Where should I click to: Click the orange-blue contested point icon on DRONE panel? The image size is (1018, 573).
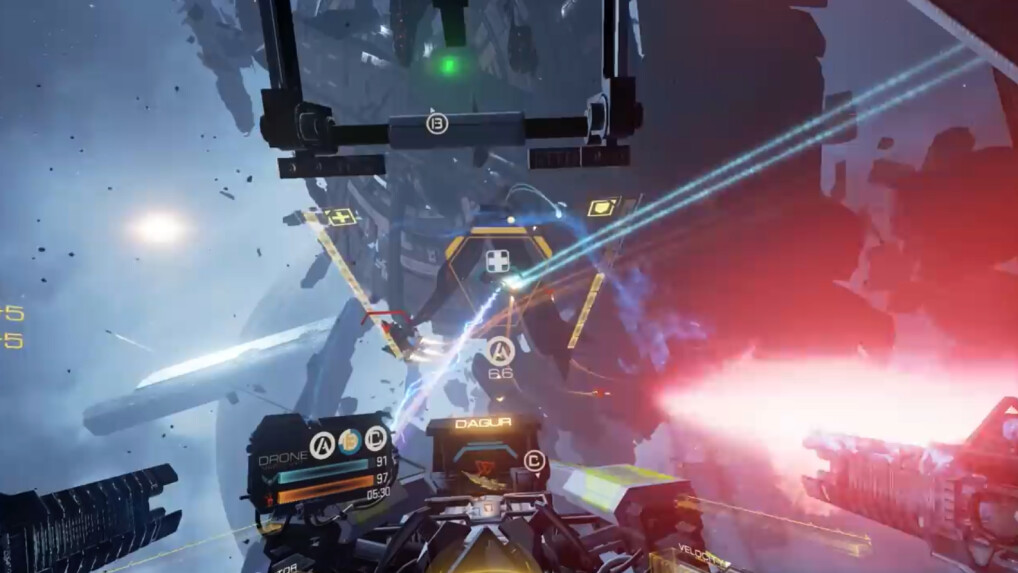pos(349,443)
